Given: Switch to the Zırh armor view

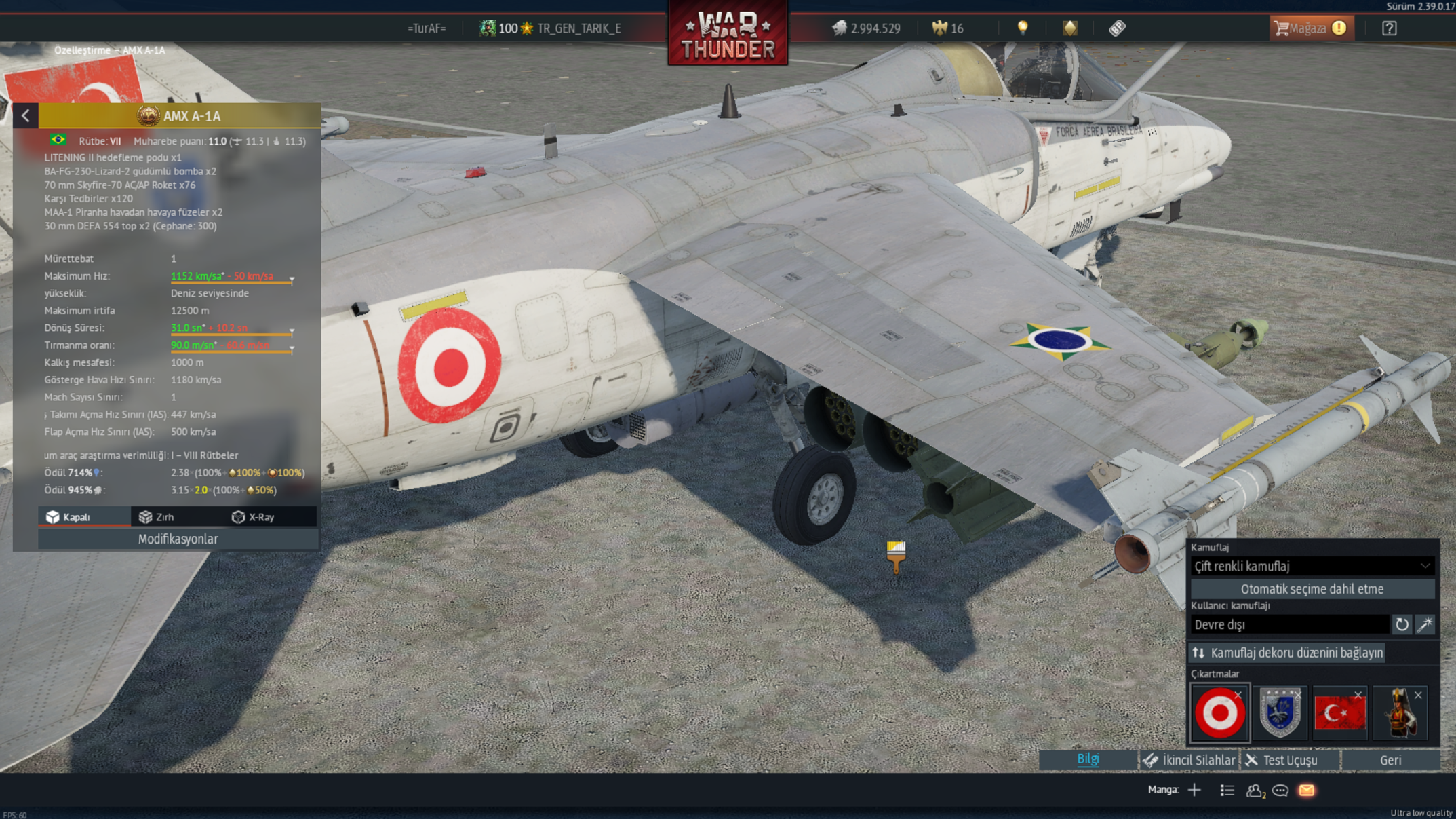Looking at the screenshot, I should click(x=157, y=517).
